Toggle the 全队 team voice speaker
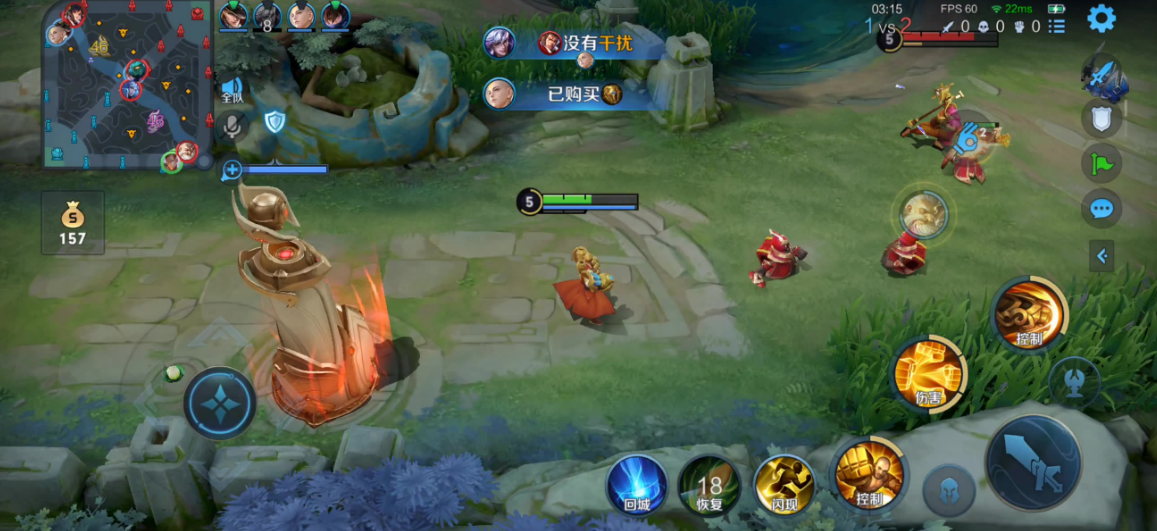 pos(232,91)
